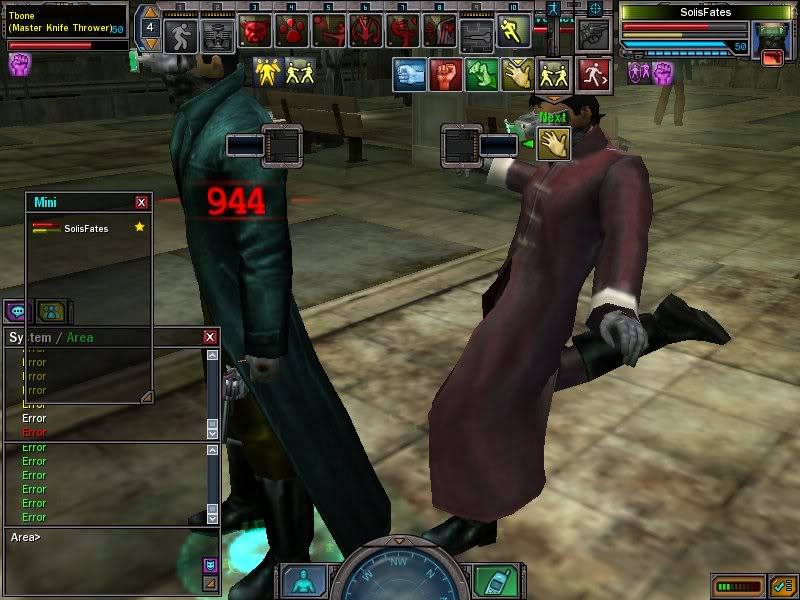The image size is (800, 600).
Task: Activate the red running escape icon
Action: coord(594,73)
